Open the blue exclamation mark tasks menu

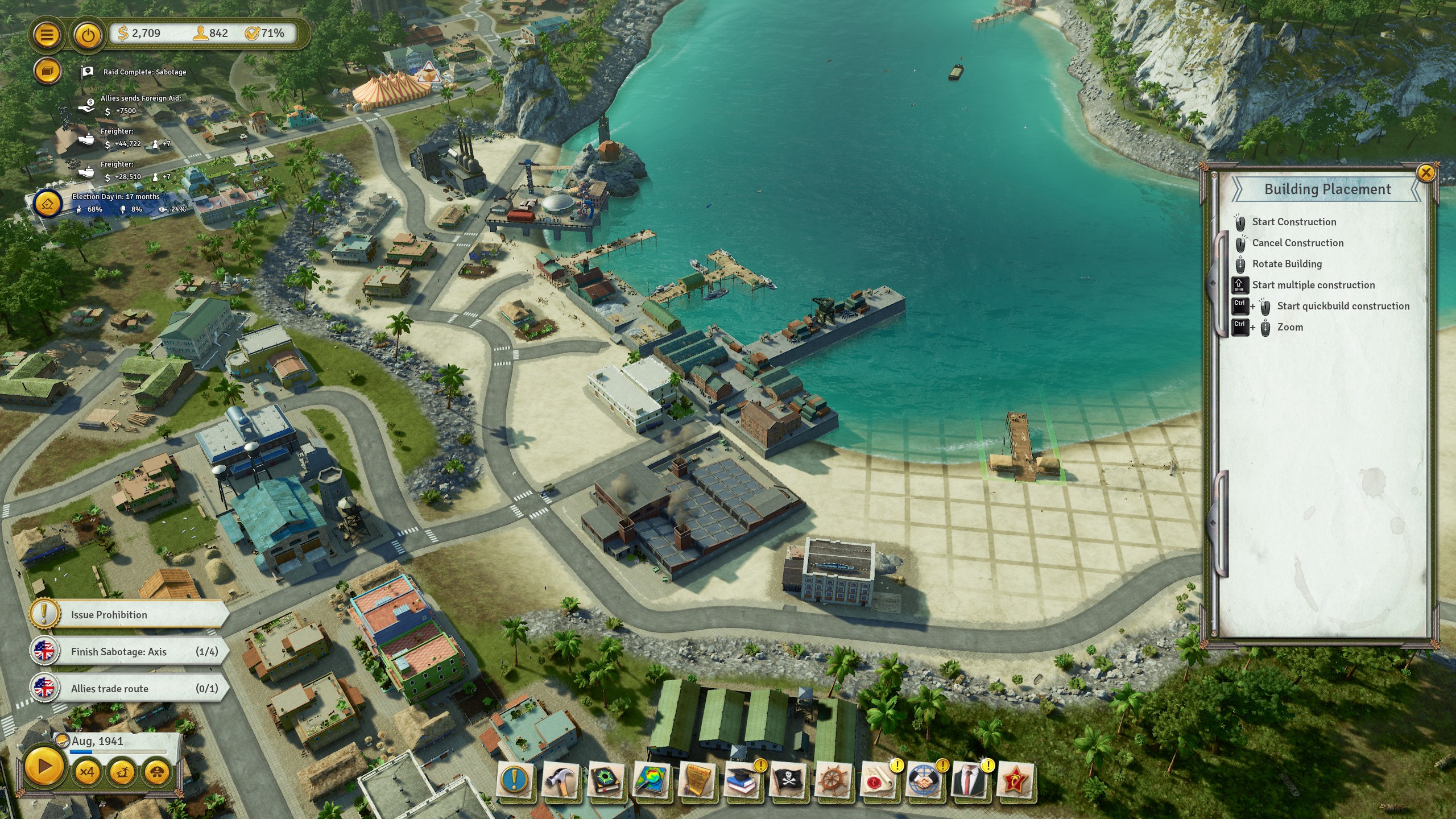pyautogui.click(x=515, y=780)
